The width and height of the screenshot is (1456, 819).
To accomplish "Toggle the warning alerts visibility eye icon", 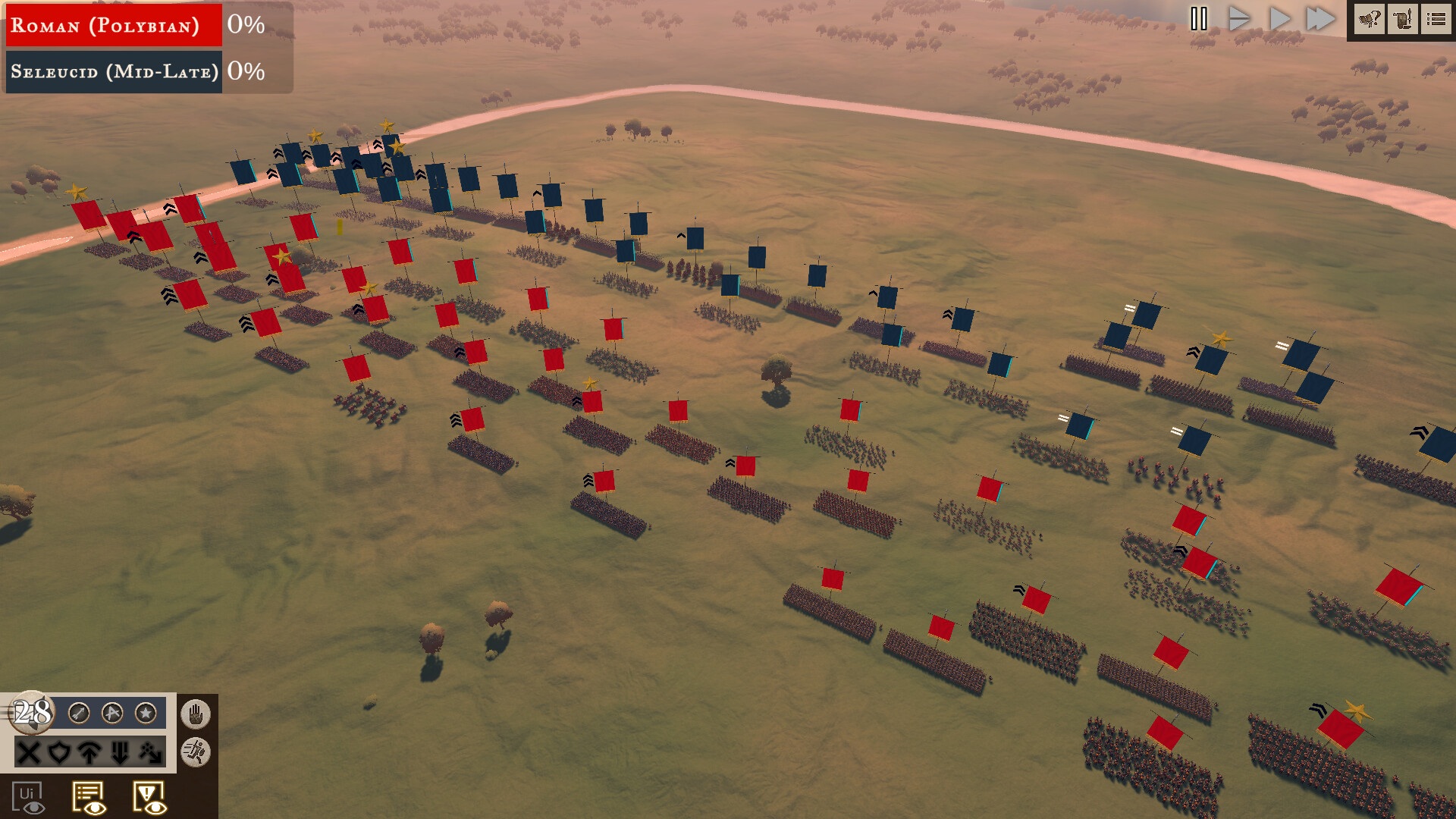I will pos(149,798).
